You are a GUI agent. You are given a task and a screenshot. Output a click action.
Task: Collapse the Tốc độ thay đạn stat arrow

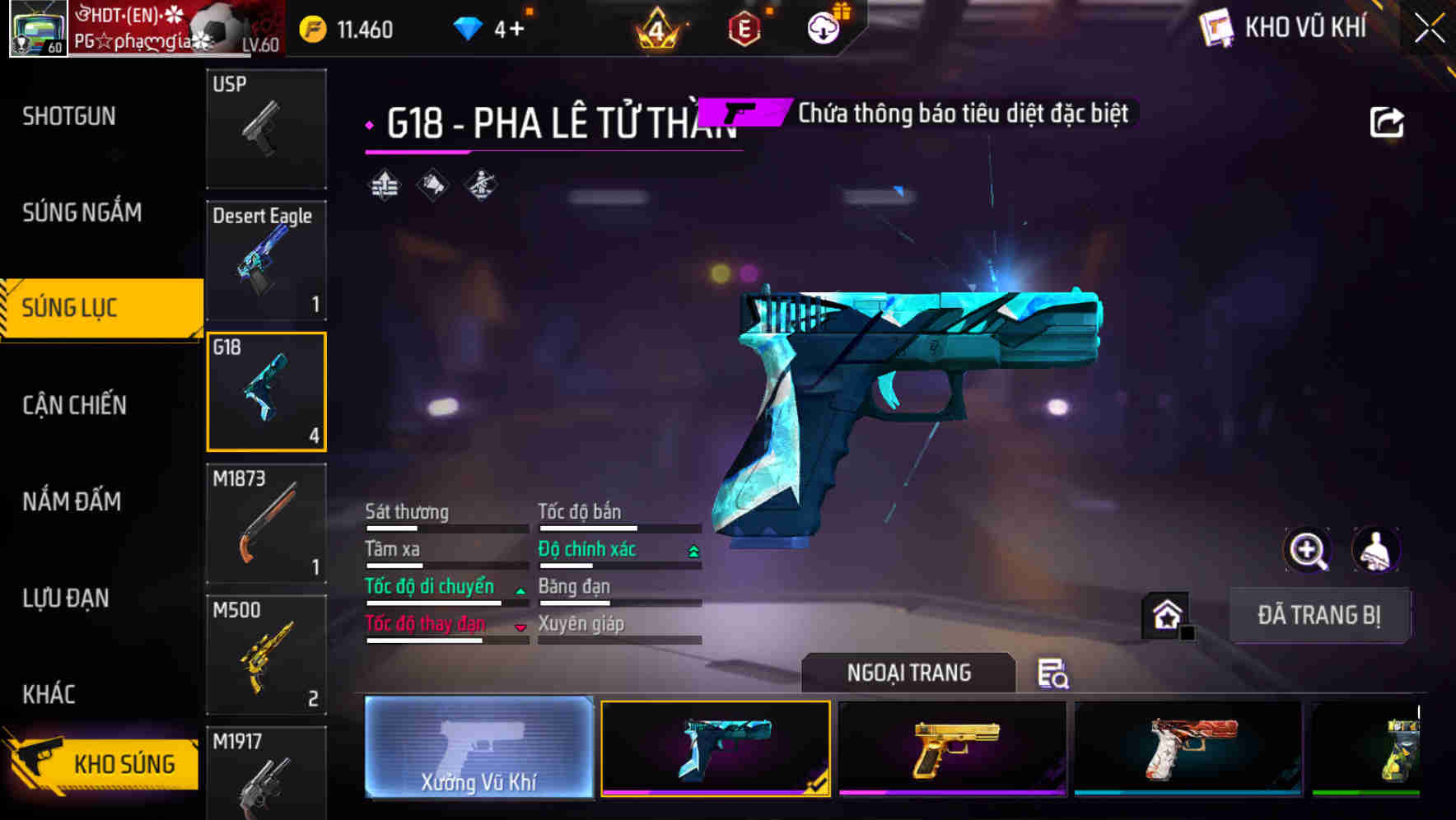(x=520, y=626)
